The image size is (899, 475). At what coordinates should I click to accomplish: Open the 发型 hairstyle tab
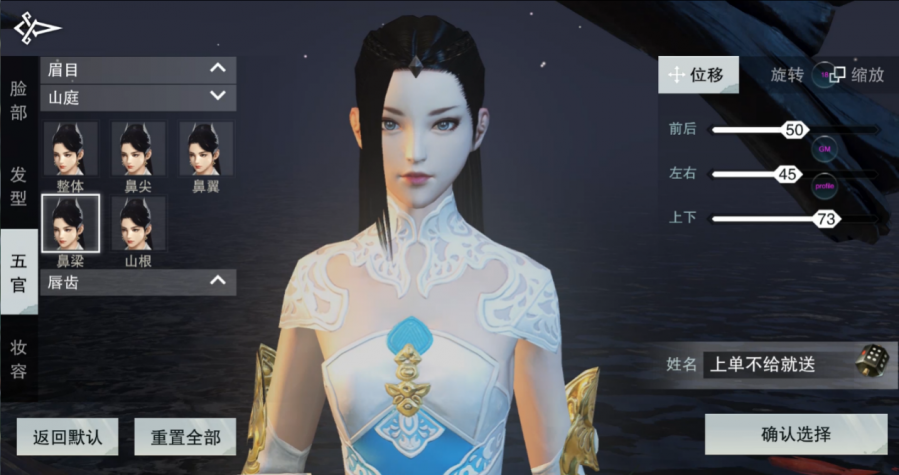click(18, 186)
